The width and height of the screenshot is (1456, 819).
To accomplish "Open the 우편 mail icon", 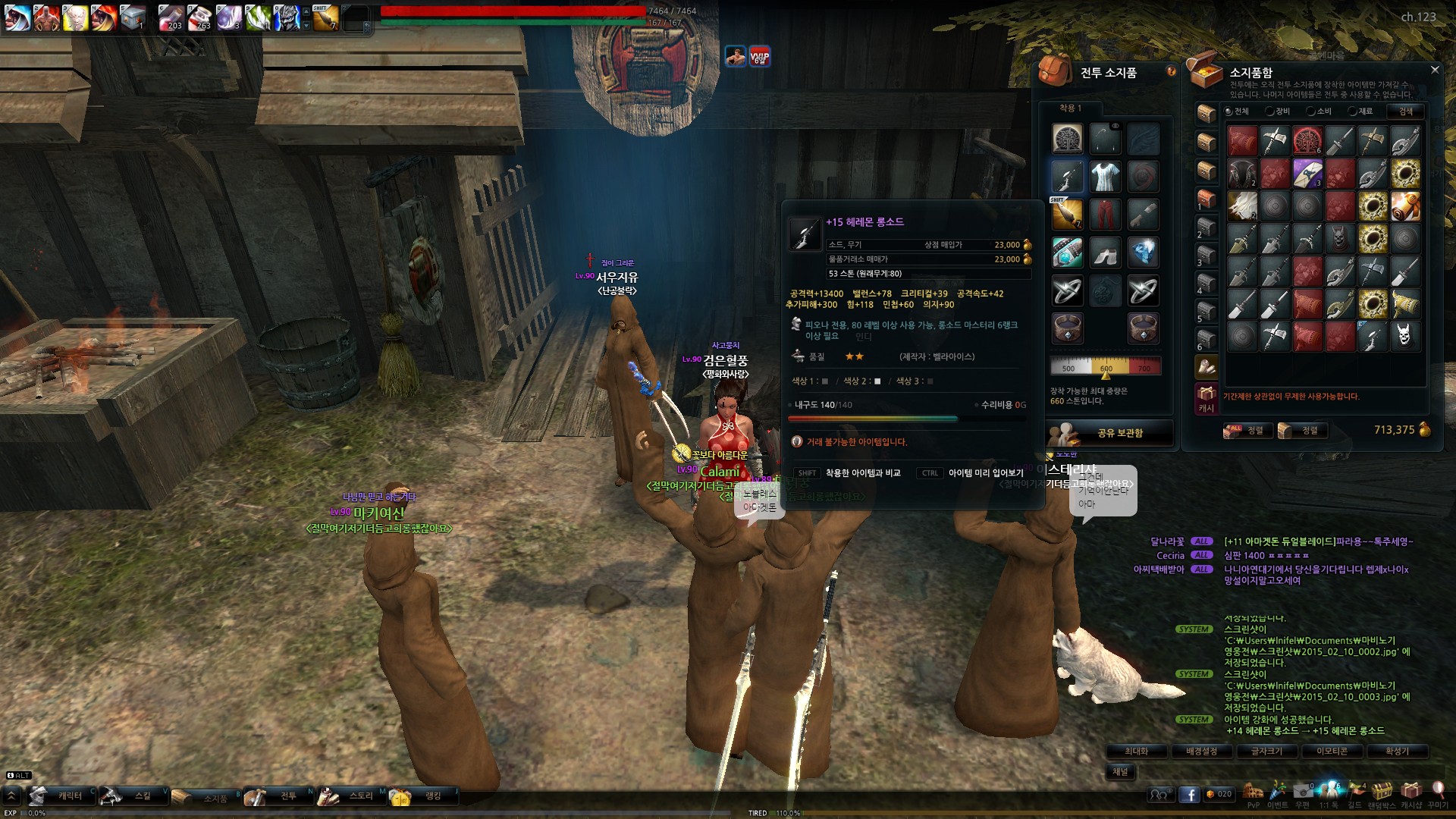I will (1302, 793).
